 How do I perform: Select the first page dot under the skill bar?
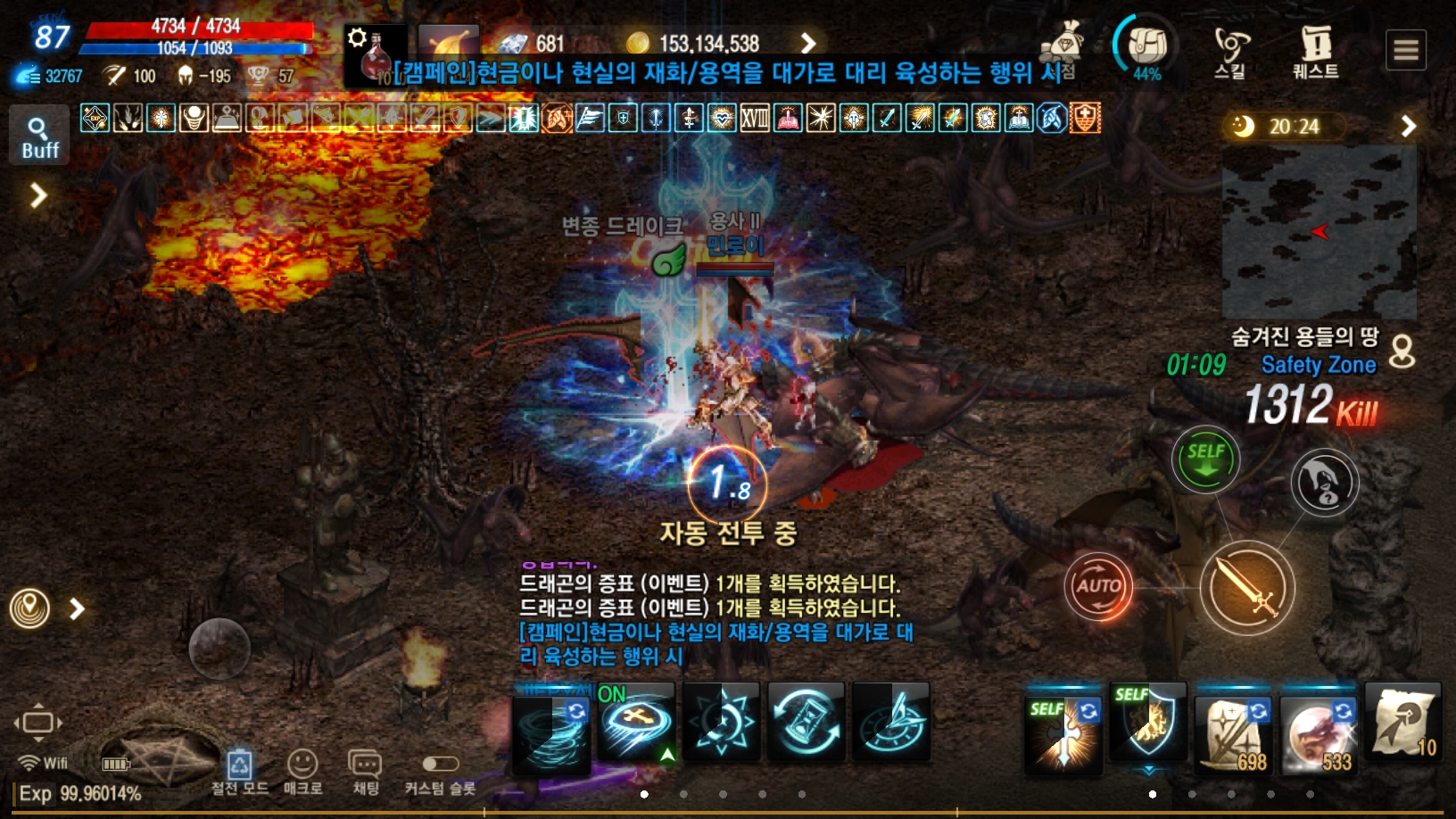pos(645,795)
